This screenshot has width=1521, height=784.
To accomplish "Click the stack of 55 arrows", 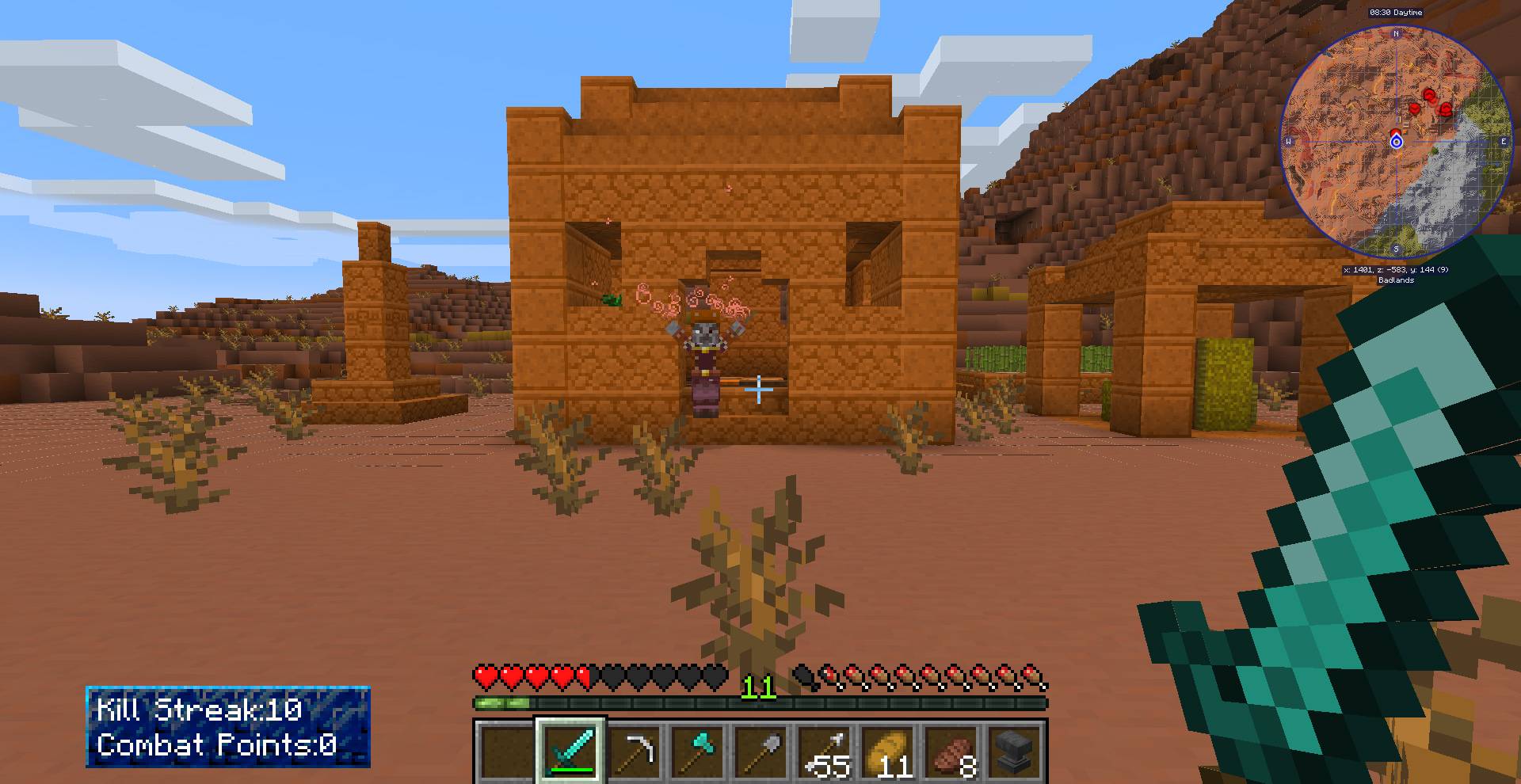I will pos(828,748).
